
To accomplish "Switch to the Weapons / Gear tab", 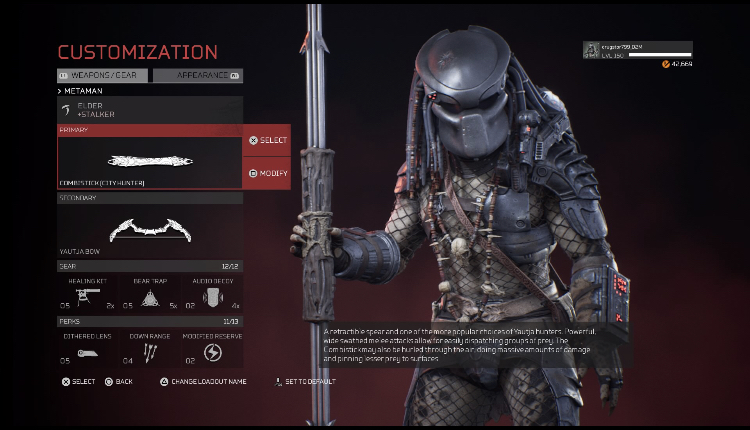I will click(103, 75).
